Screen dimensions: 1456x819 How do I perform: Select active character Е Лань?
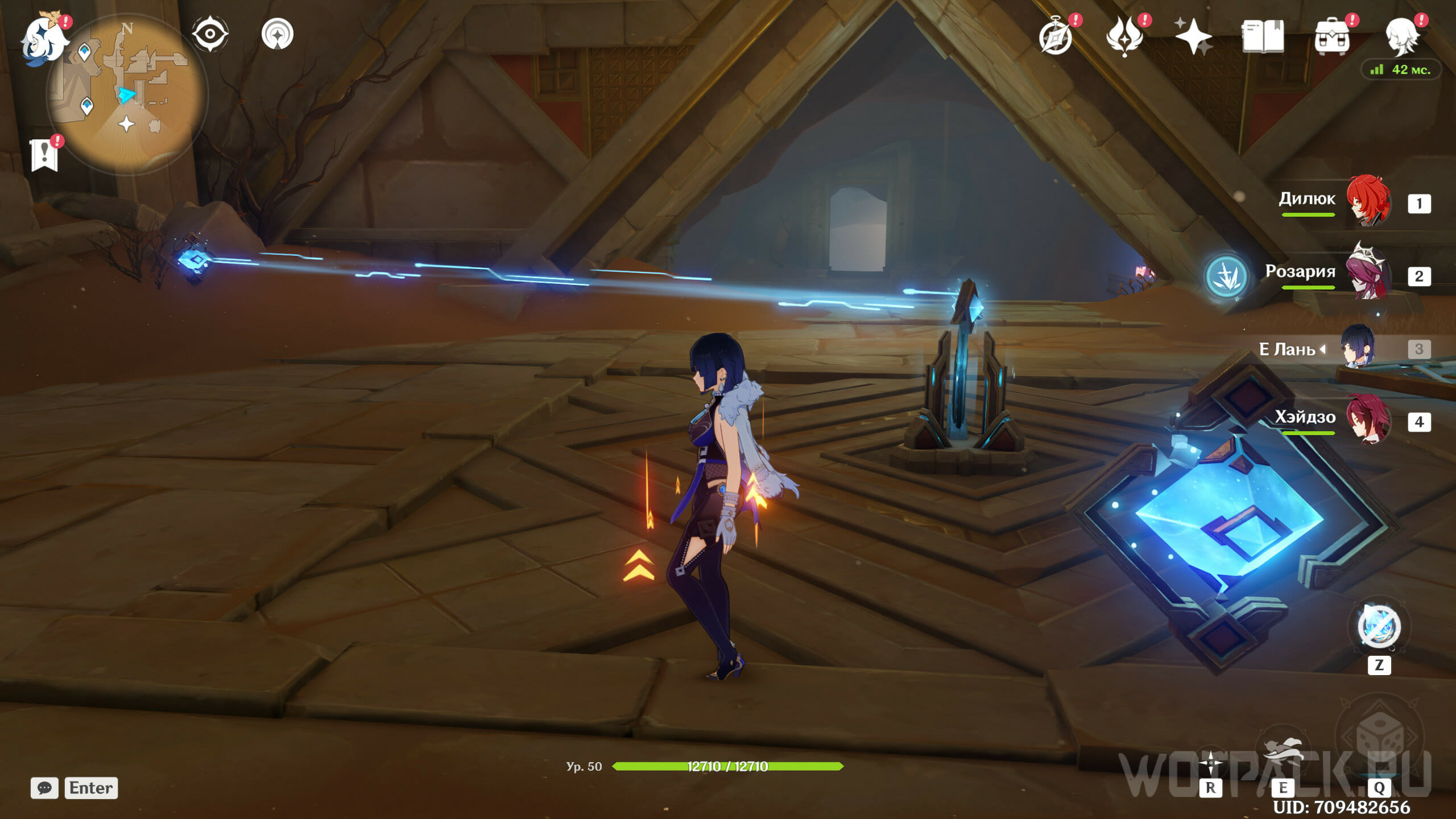tap(1358, 348)
